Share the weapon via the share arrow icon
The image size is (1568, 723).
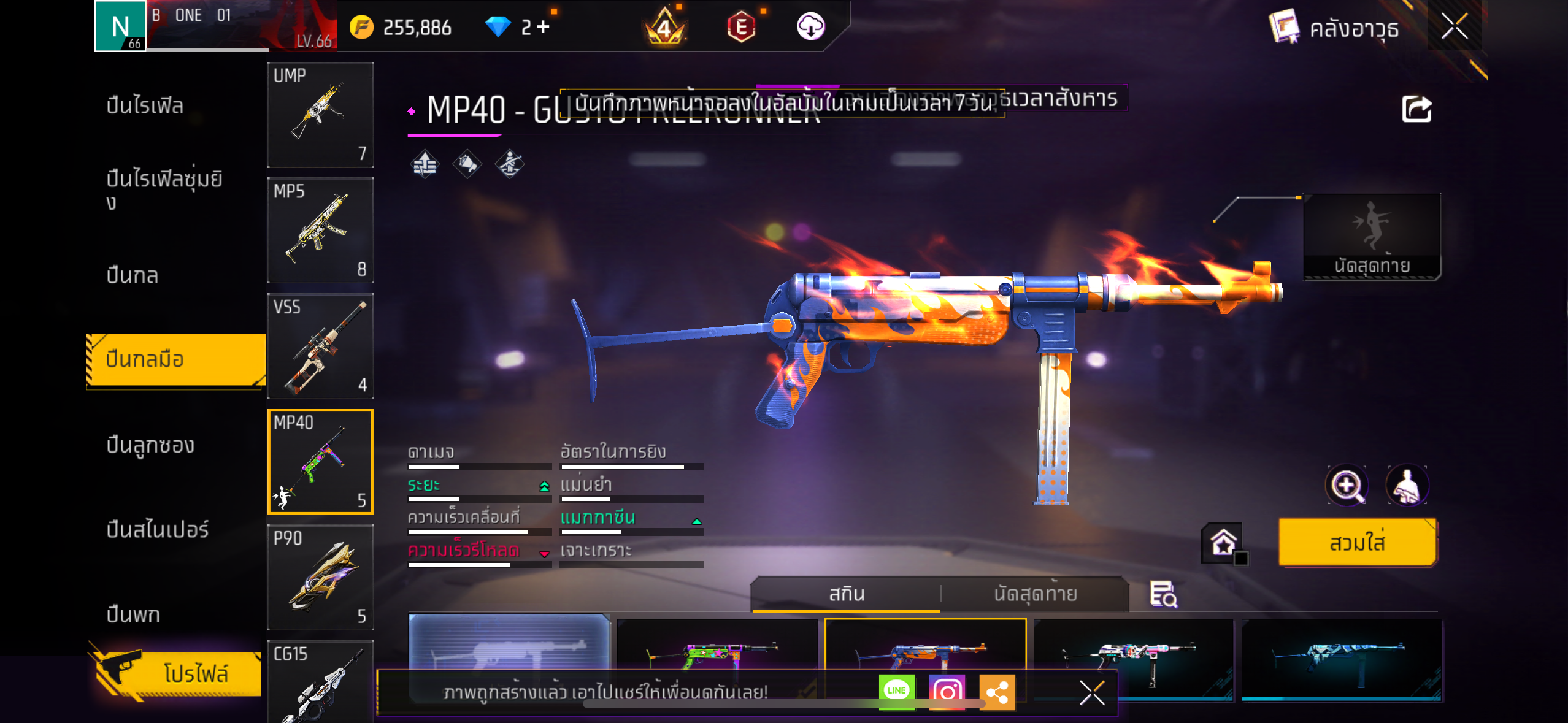click(1416, 110)
